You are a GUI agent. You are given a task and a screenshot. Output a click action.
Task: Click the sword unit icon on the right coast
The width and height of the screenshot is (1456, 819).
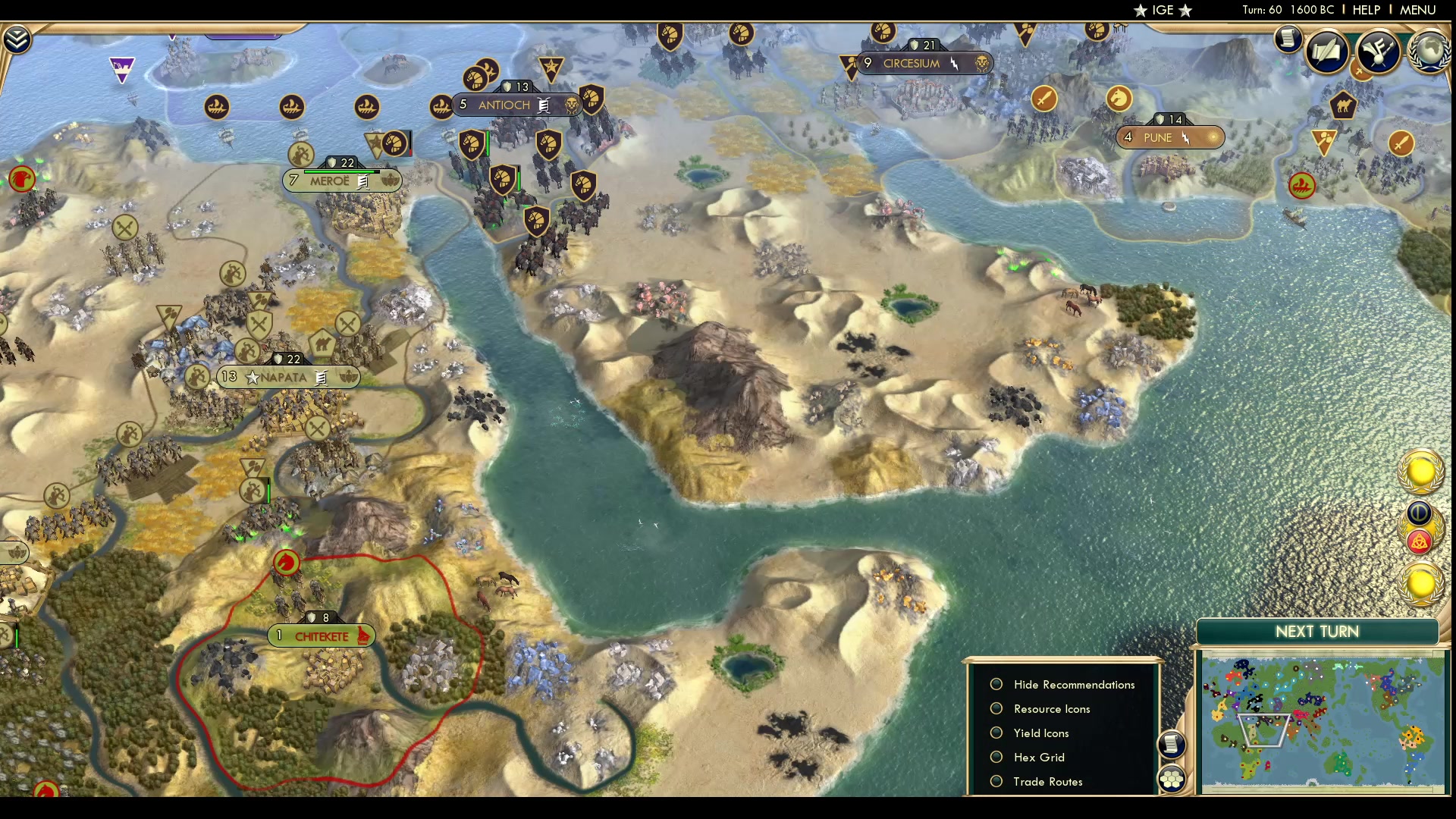1401,143
